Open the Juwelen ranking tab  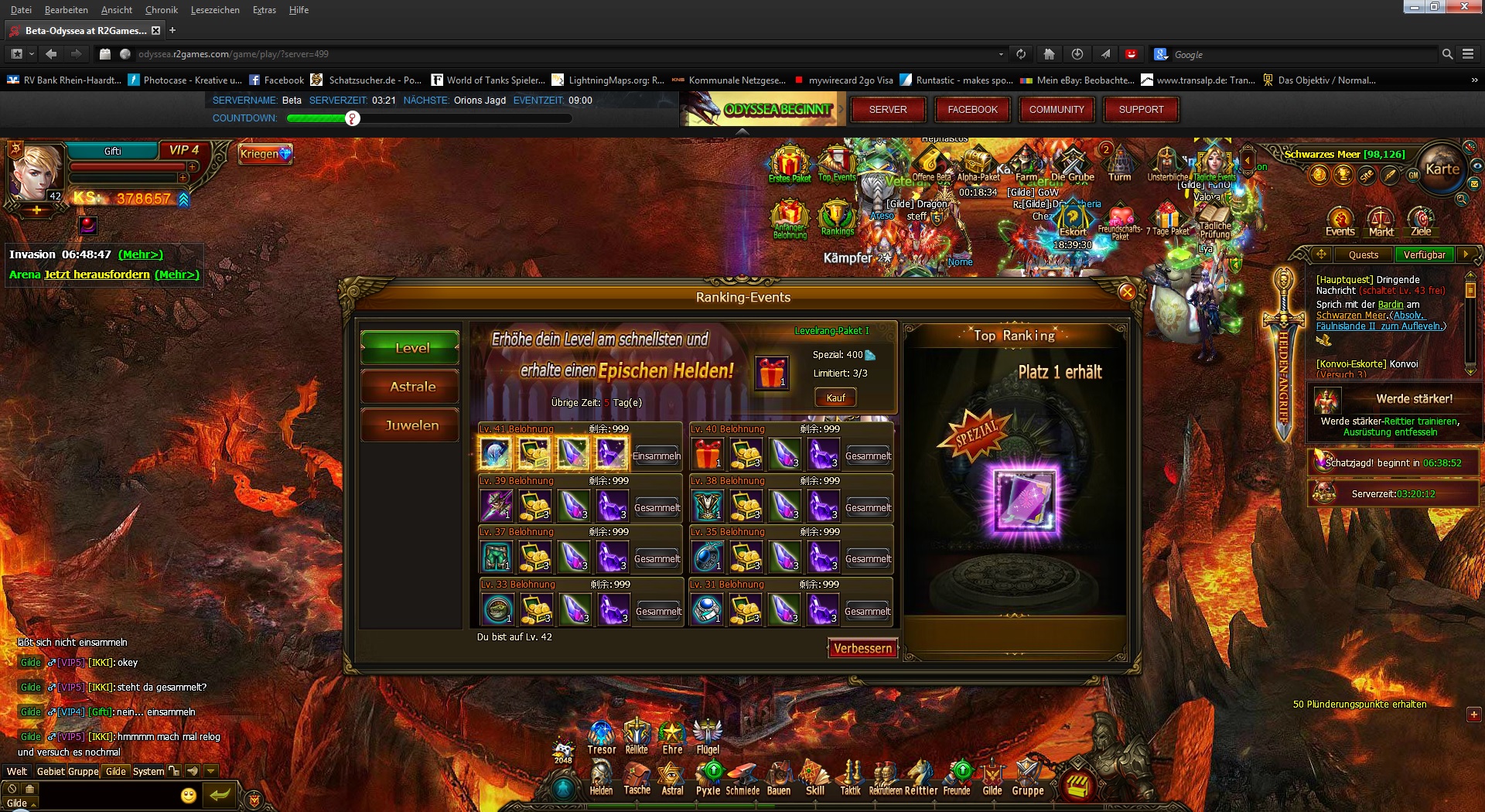[x=411, y=425]
